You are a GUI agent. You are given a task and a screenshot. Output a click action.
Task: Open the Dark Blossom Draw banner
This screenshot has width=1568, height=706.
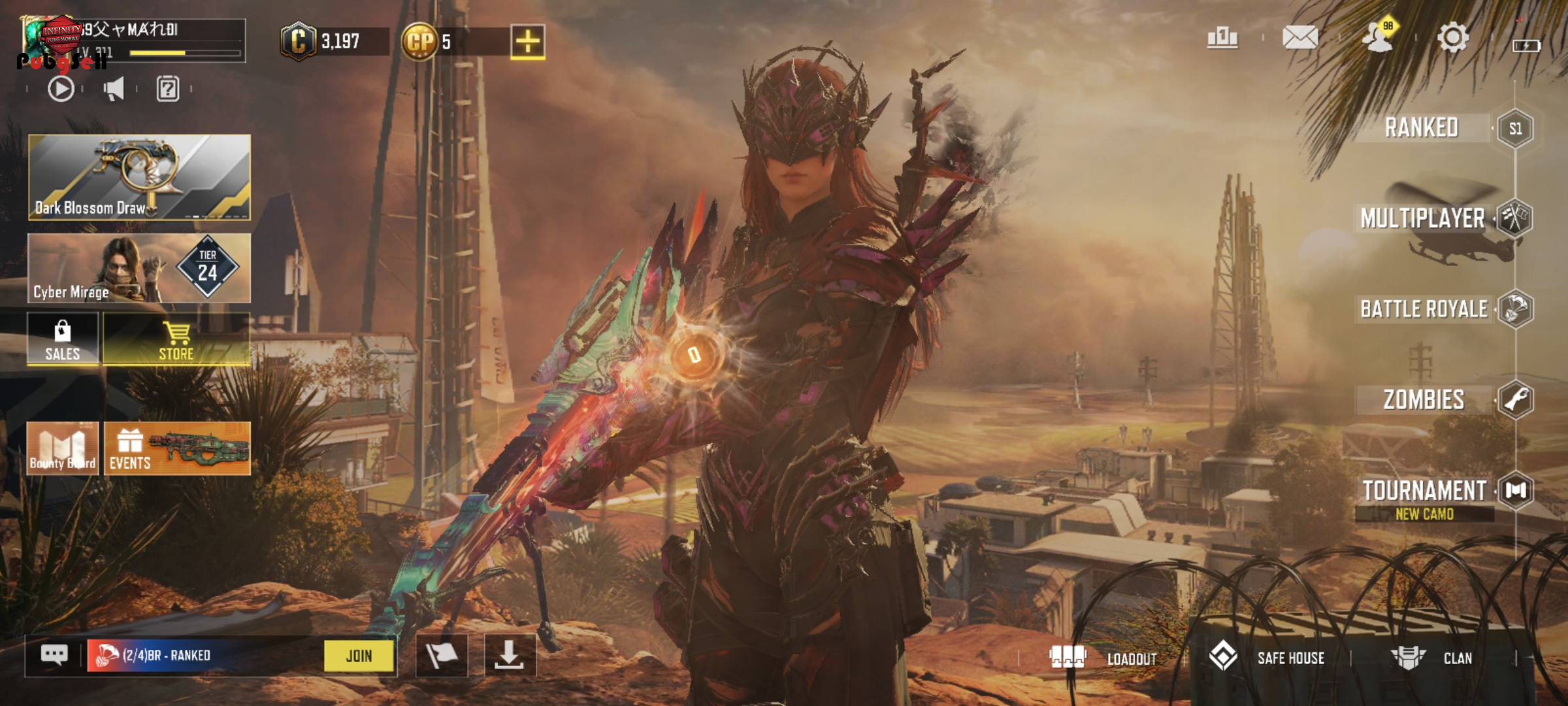(139, 177)
